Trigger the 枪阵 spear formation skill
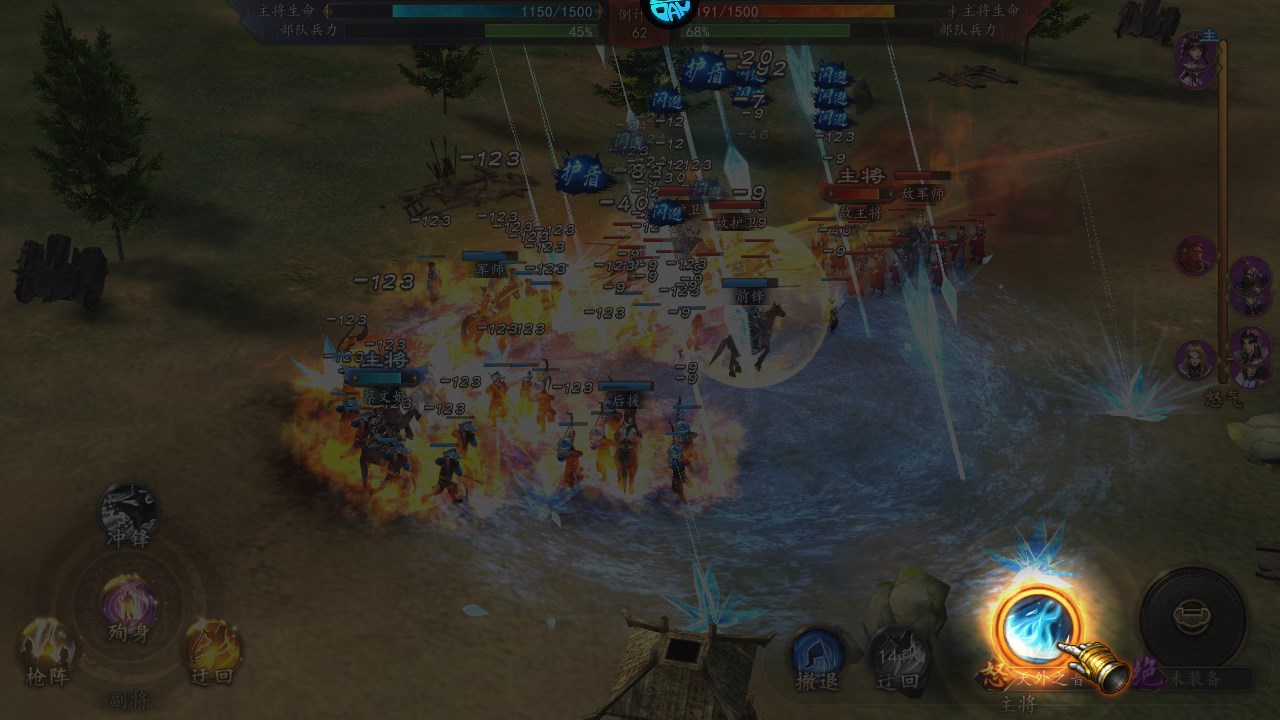 coord(47,650)
